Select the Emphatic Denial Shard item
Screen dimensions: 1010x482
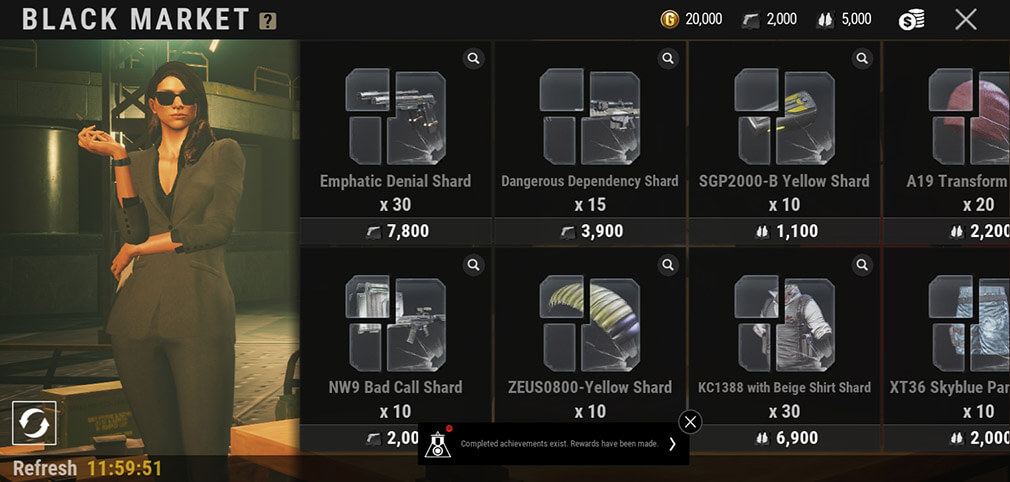[x=395, y=118]
